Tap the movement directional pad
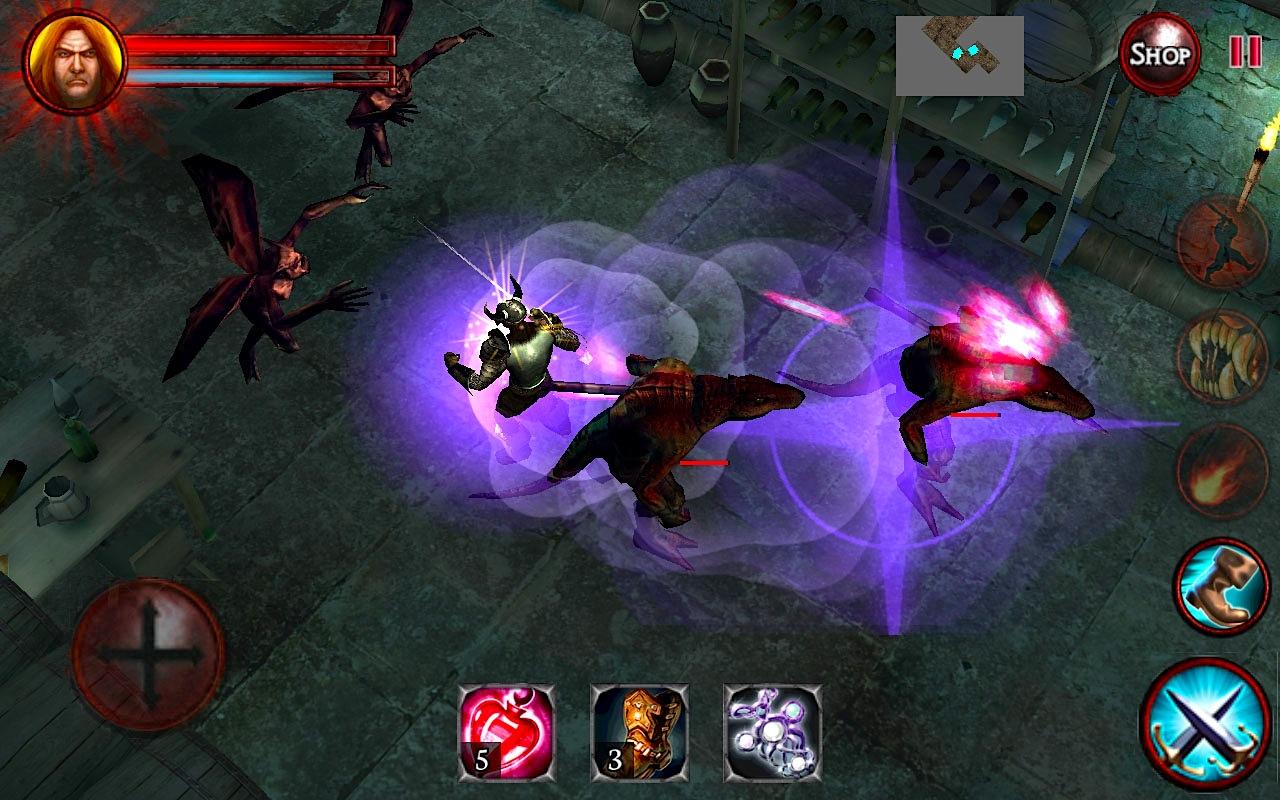Viewport: 1280px width, 800px height. coord(148,654)
